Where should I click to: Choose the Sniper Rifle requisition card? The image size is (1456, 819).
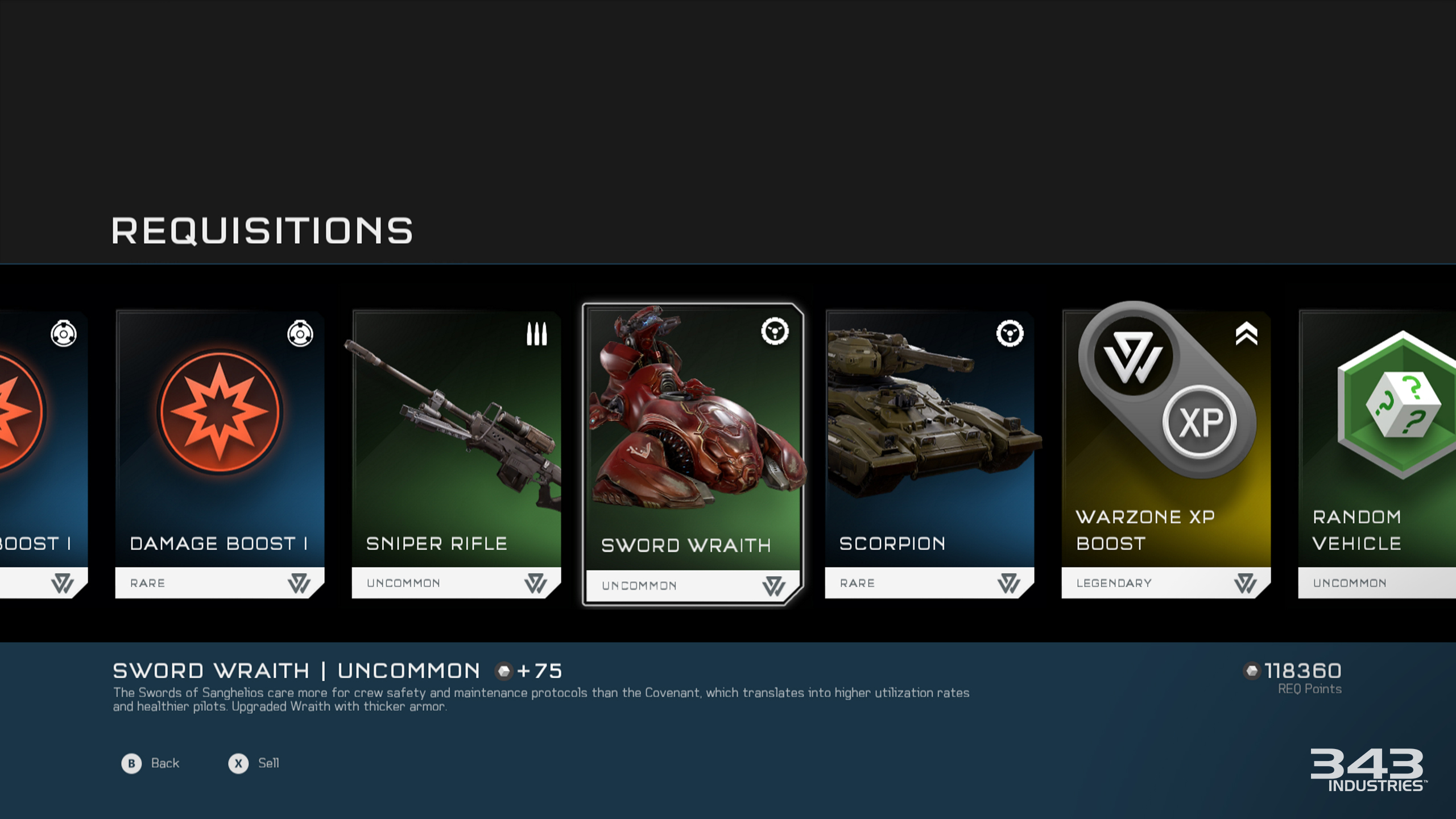coord(456,454)
